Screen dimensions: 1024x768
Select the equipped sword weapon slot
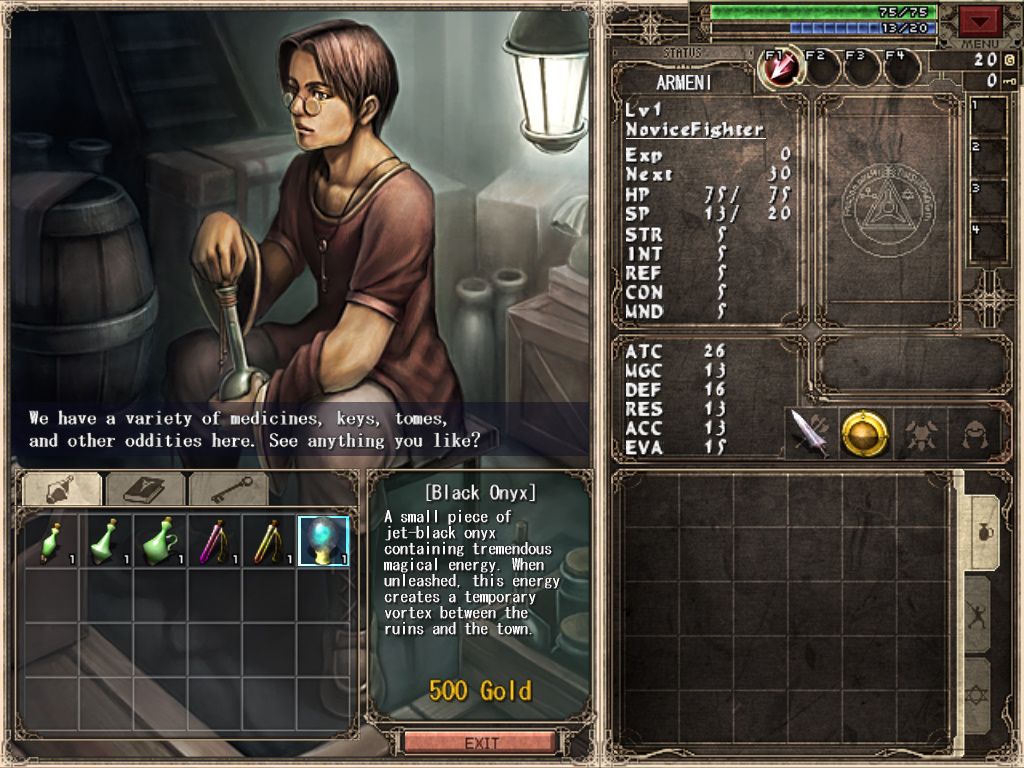point(809,433)
